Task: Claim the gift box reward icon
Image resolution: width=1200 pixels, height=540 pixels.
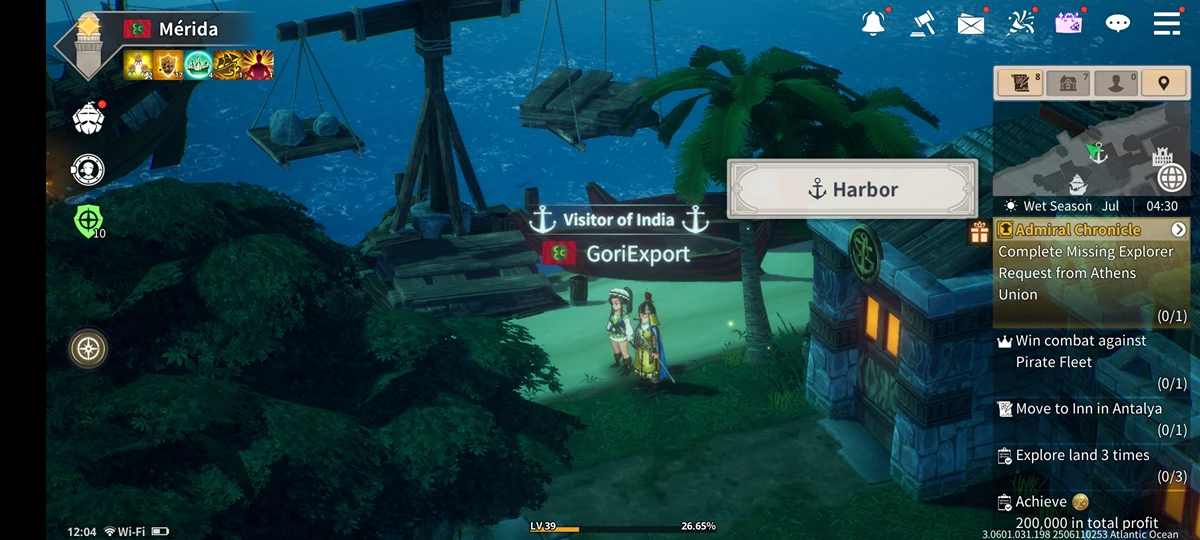Action: tap(978, 233)
